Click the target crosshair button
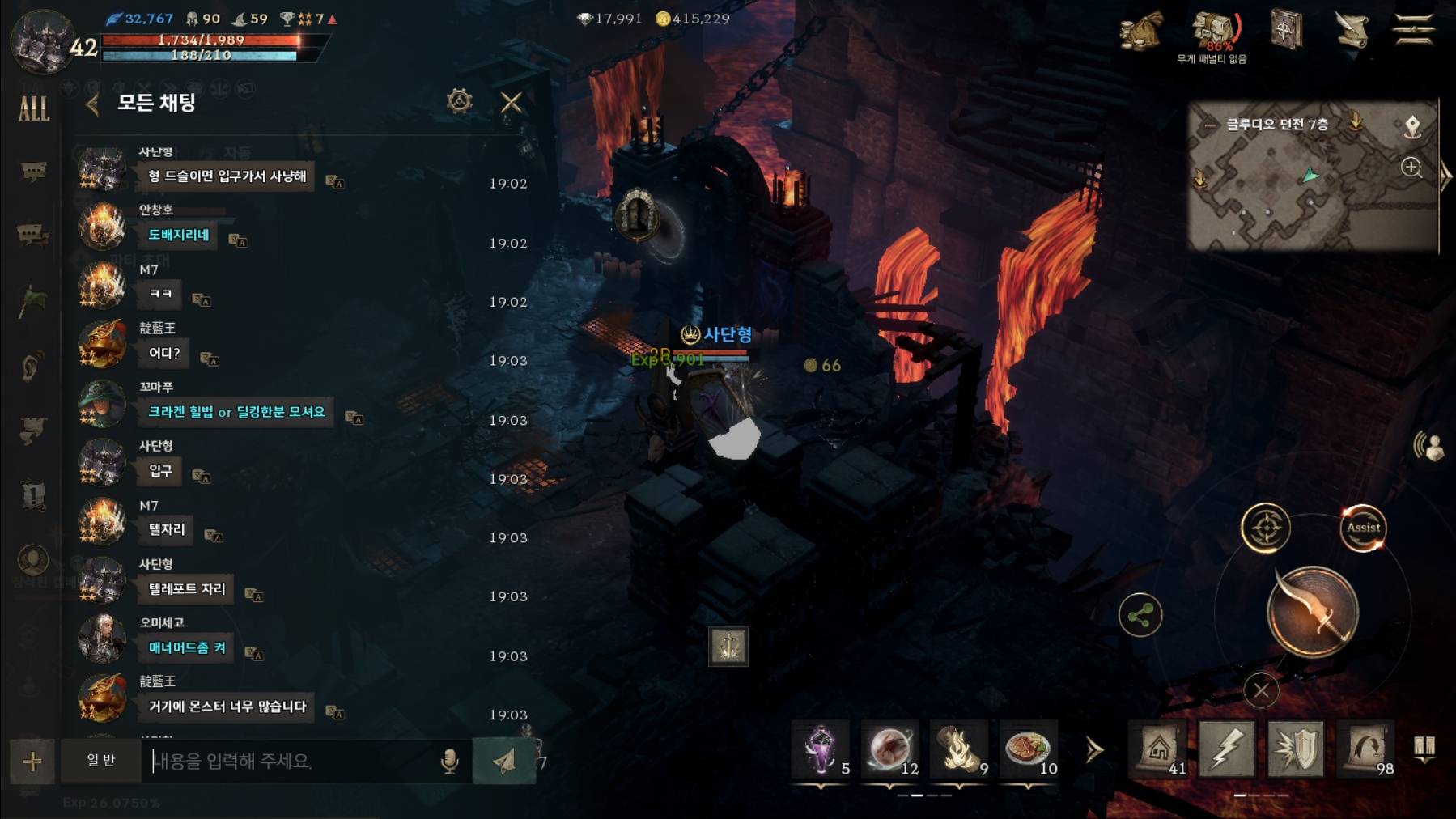Viewport: 1456px width, 819px height. (x=1266, y=528)
